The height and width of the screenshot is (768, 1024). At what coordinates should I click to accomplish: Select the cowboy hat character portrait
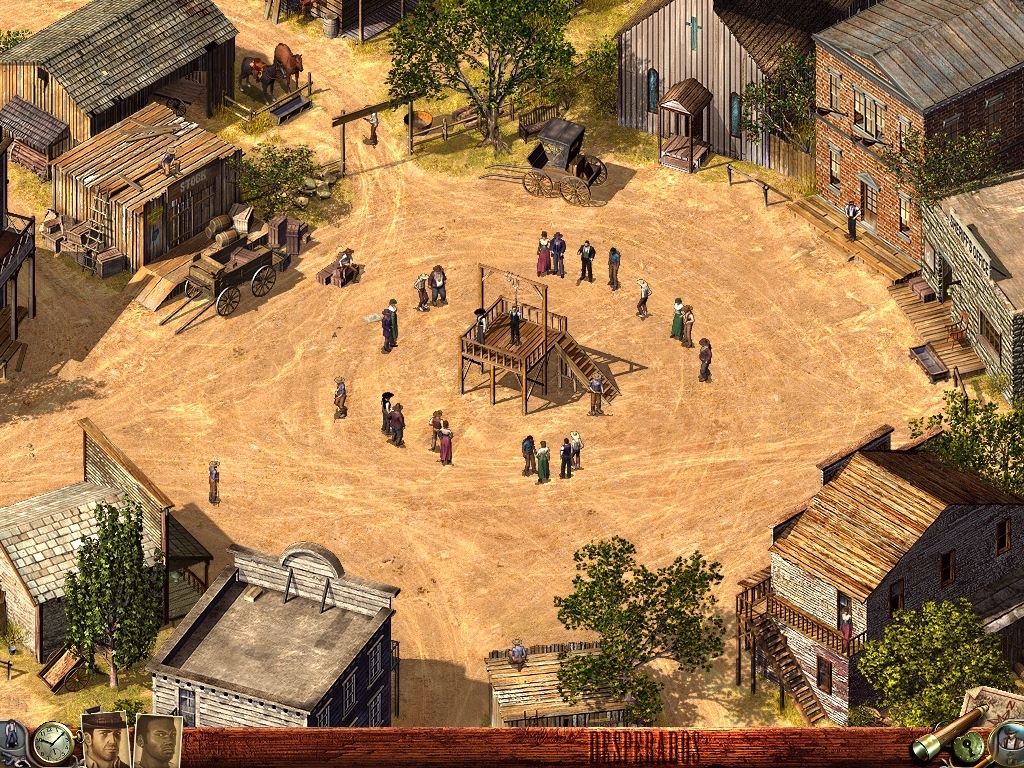(x=105, y=740)
